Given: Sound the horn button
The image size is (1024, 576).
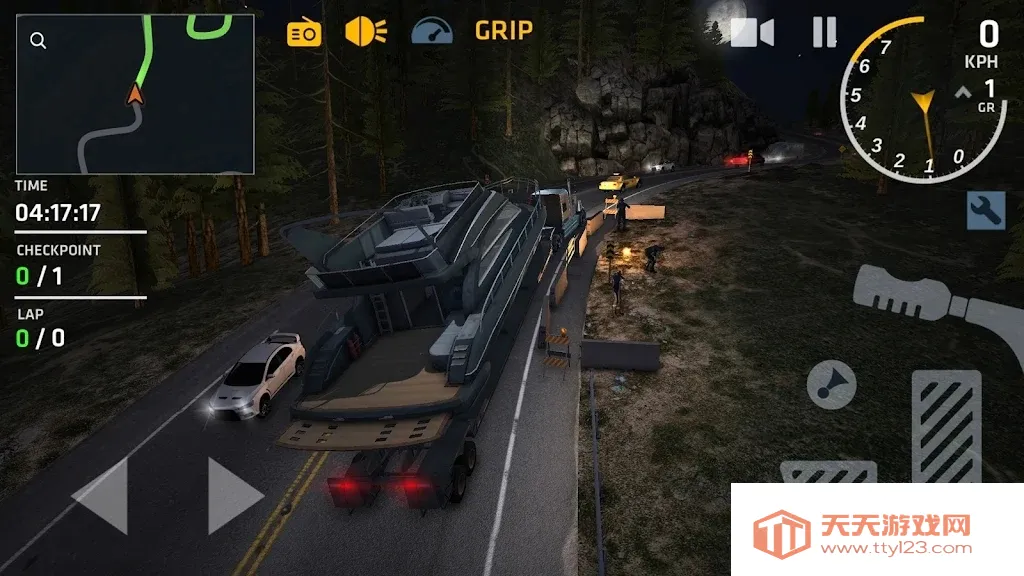Looking at the screenshot, I should pos(831,385).
